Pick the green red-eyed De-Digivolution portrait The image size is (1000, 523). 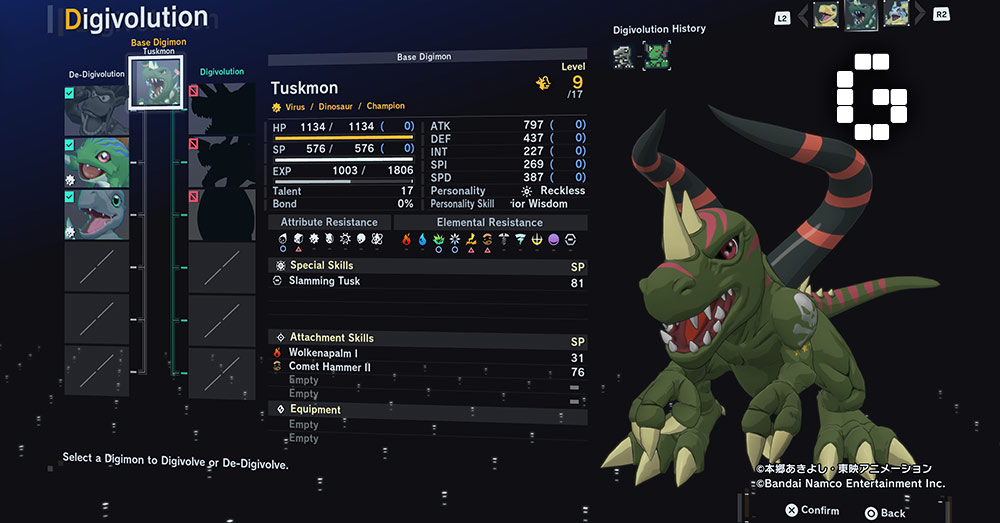[x=97, y=162]
